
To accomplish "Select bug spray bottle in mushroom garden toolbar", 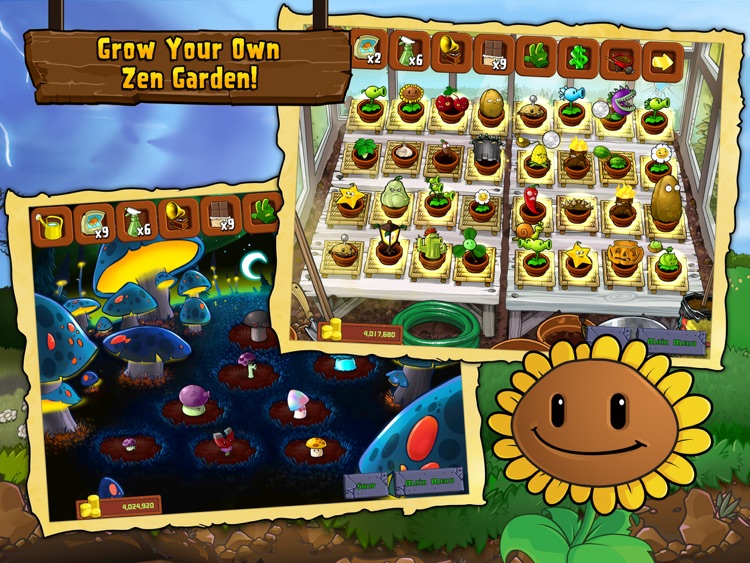I will [x=138, y=222].
